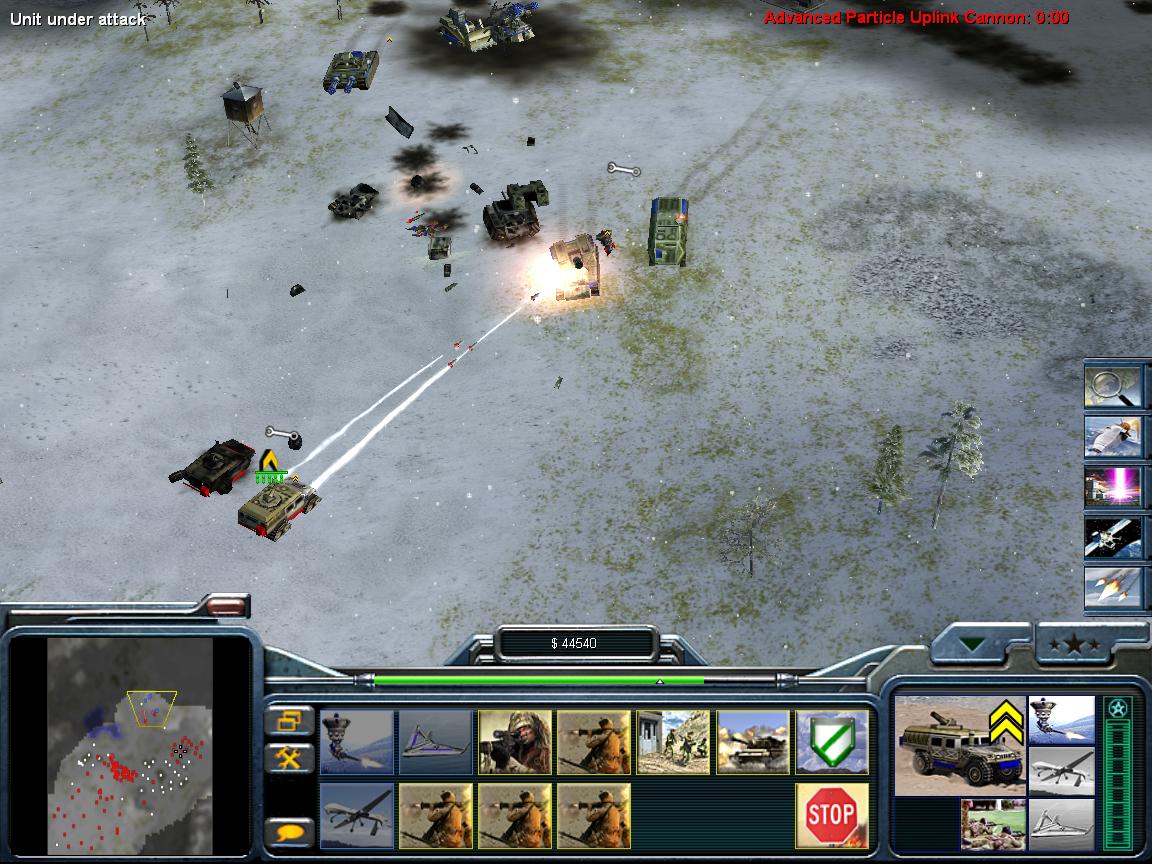Activate the space shuttle power shortcut
The image size is (1152, 864).
(1113, 437)
